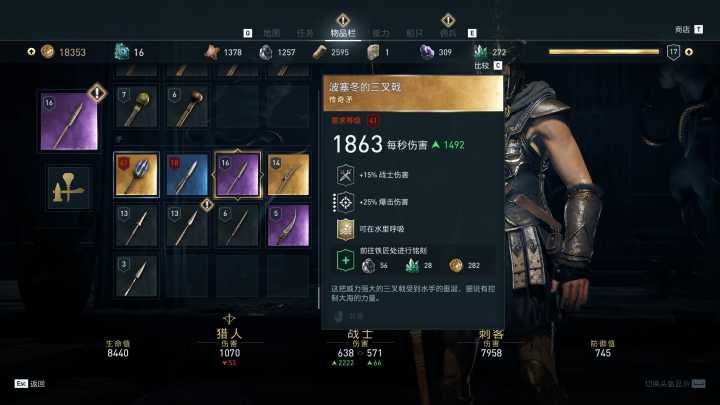
Task: Select the 物品栏 (Inventory) tab
Action: [x=343, y=33]
